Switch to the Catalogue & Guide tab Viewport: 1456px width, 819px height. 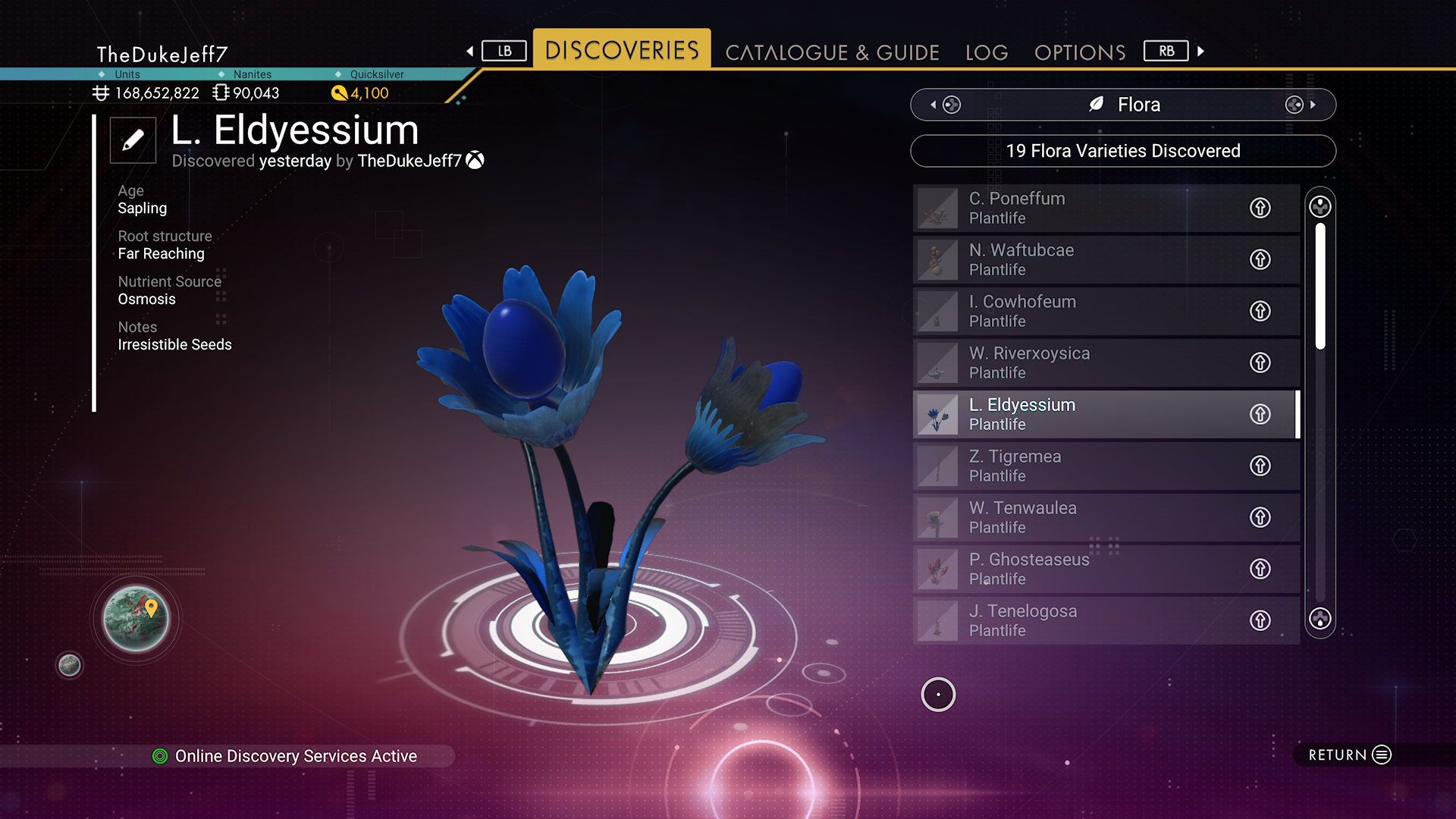[832, 52]
